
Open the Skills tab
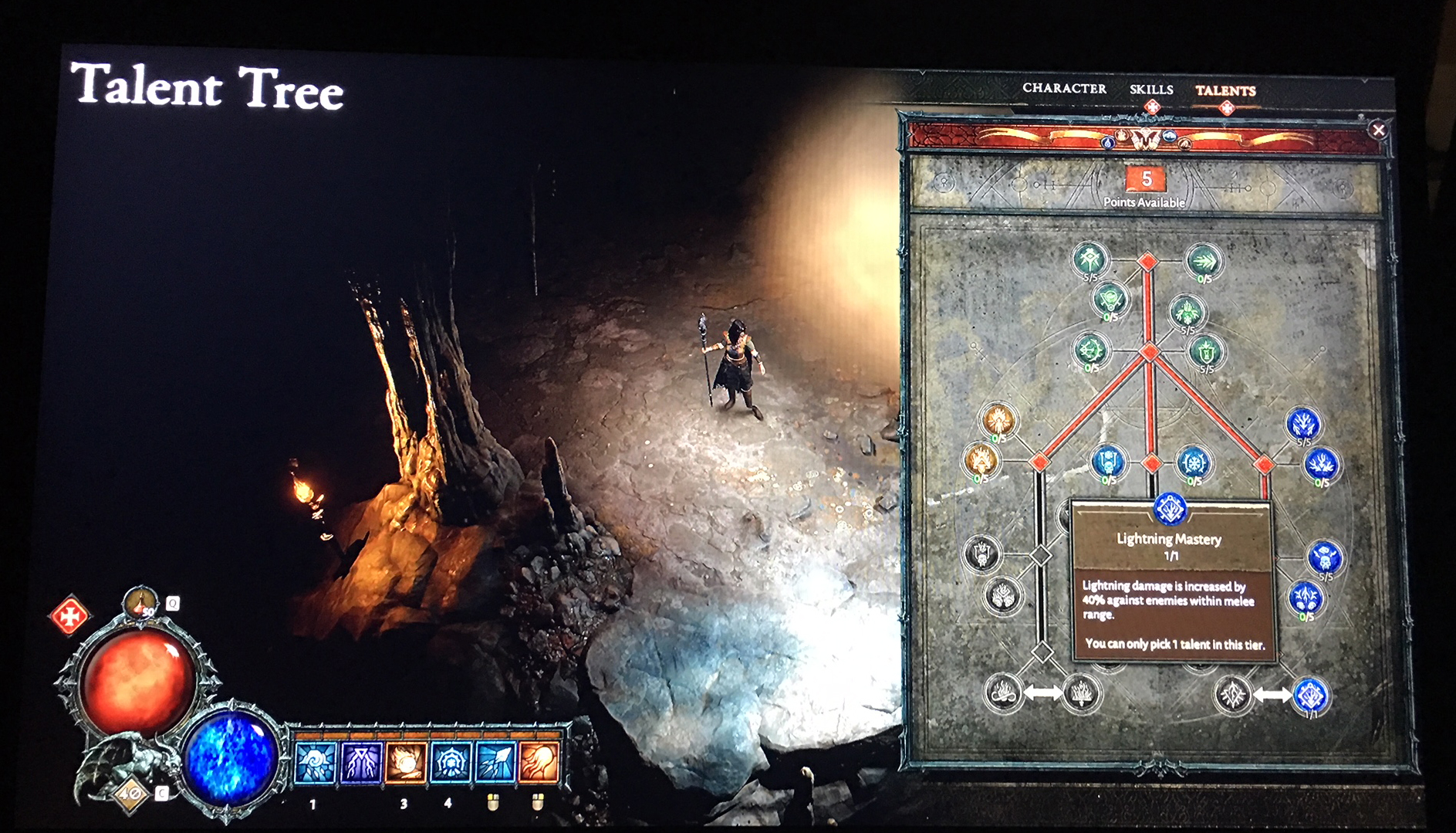tap(1151, 90)
